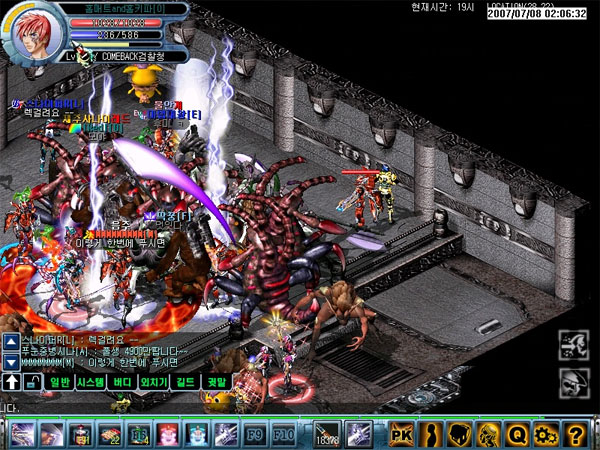Switch to the 시스템 chat tab

click(x=90, y=381)
